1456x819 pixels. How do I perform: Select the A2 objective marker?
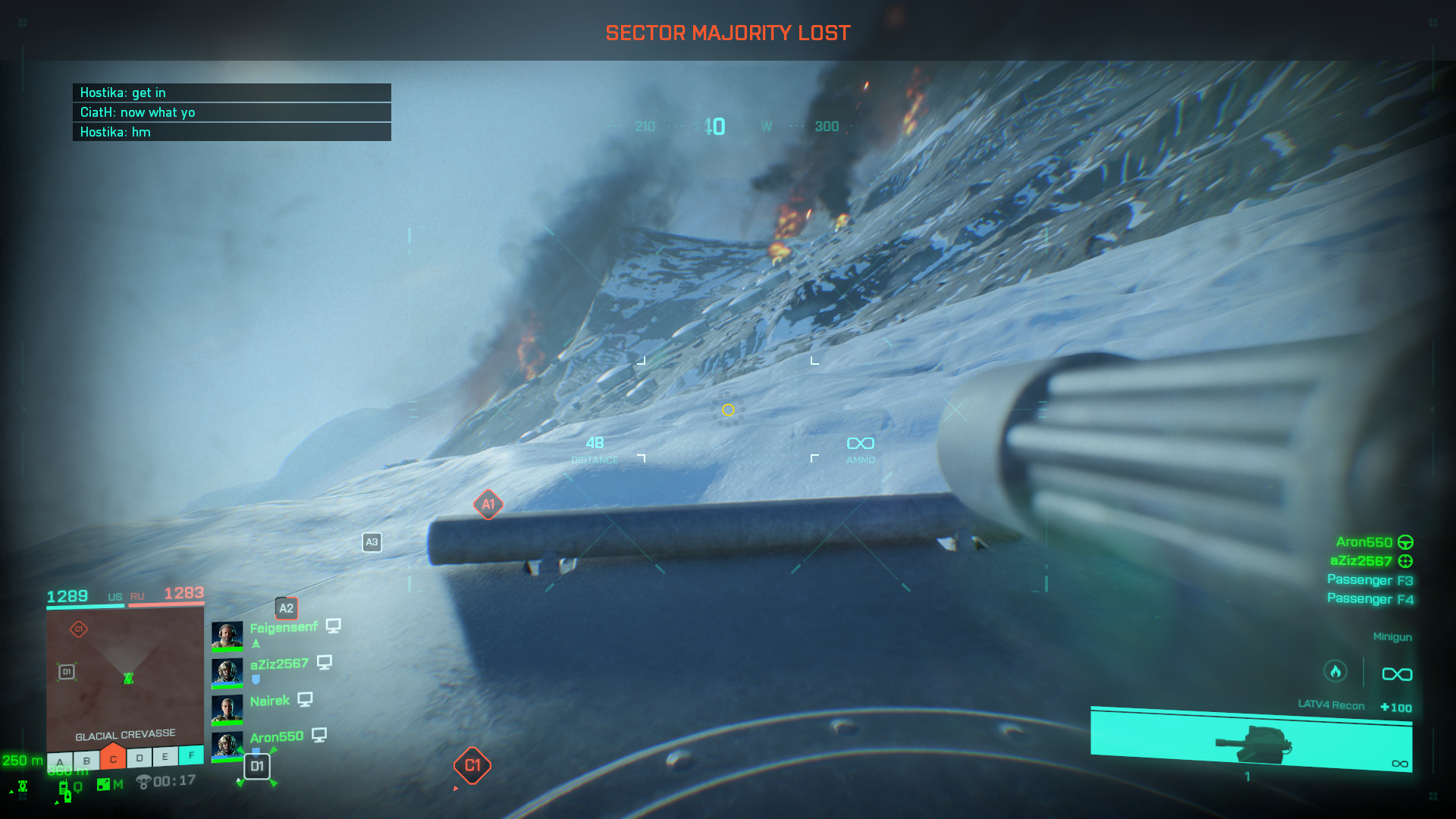tap(286, 608)
